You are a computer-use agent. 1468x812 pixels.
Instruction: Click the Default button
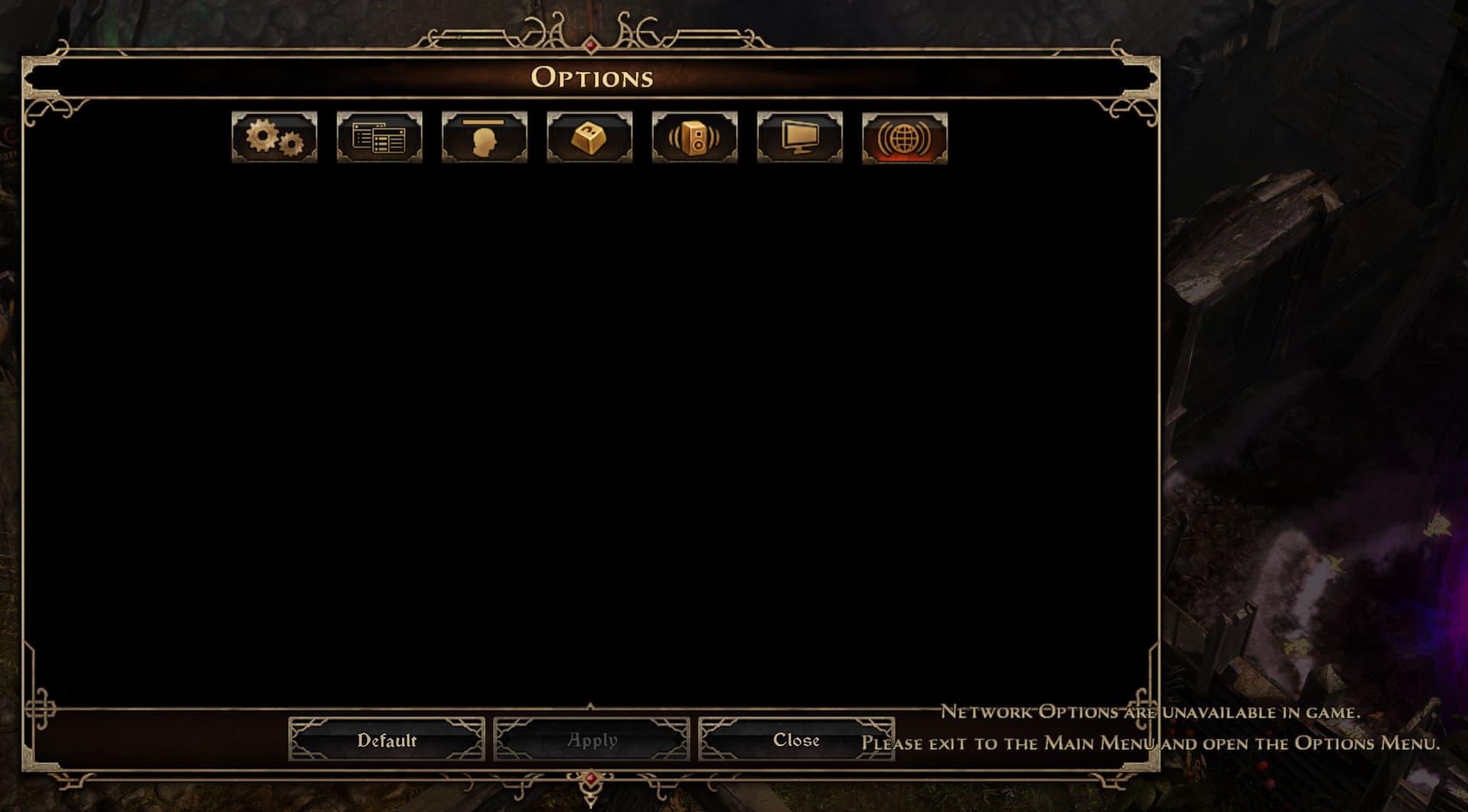click(387, 739)
